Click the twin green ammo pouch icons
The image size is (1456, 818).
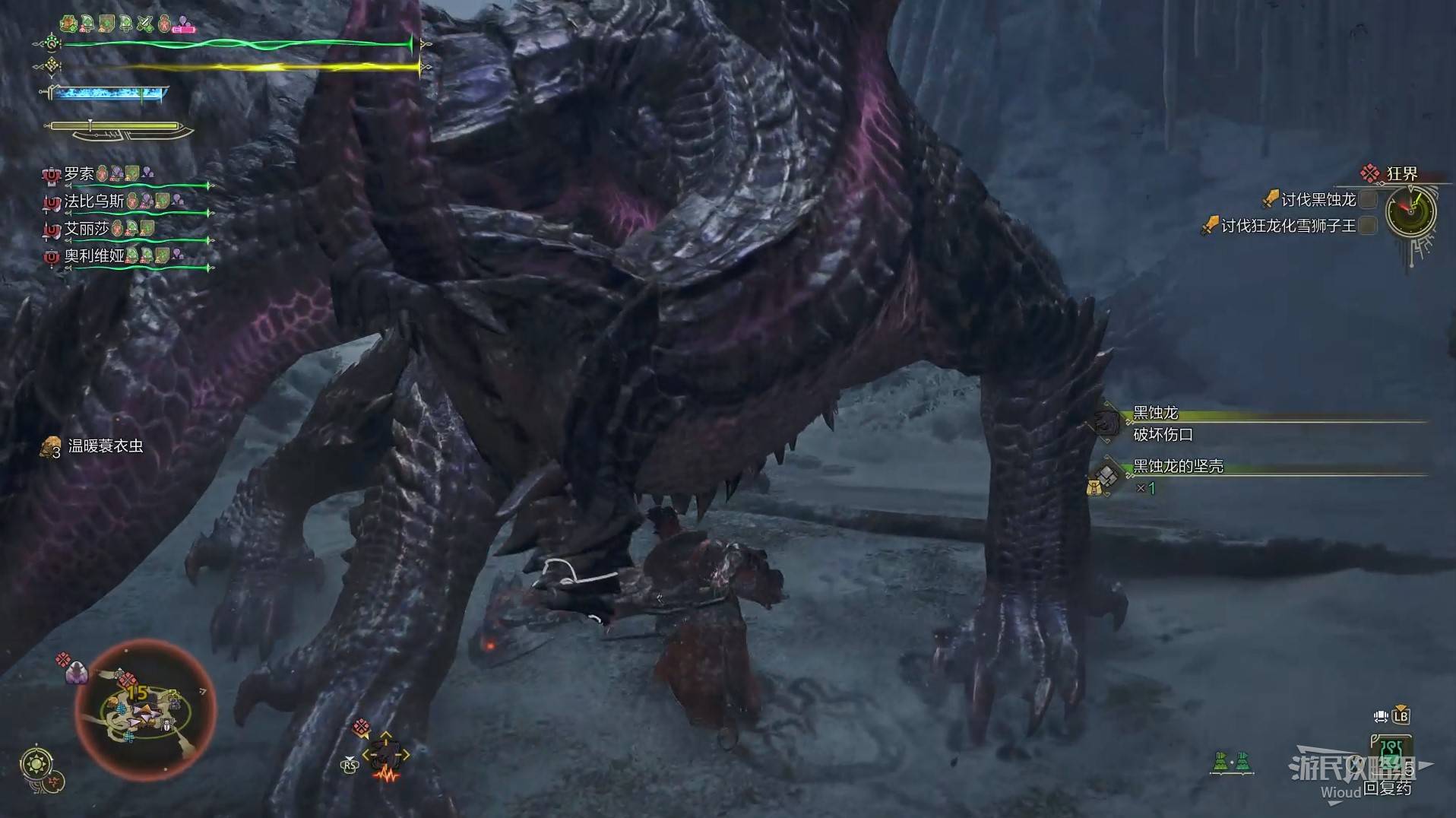(1231, 761)
